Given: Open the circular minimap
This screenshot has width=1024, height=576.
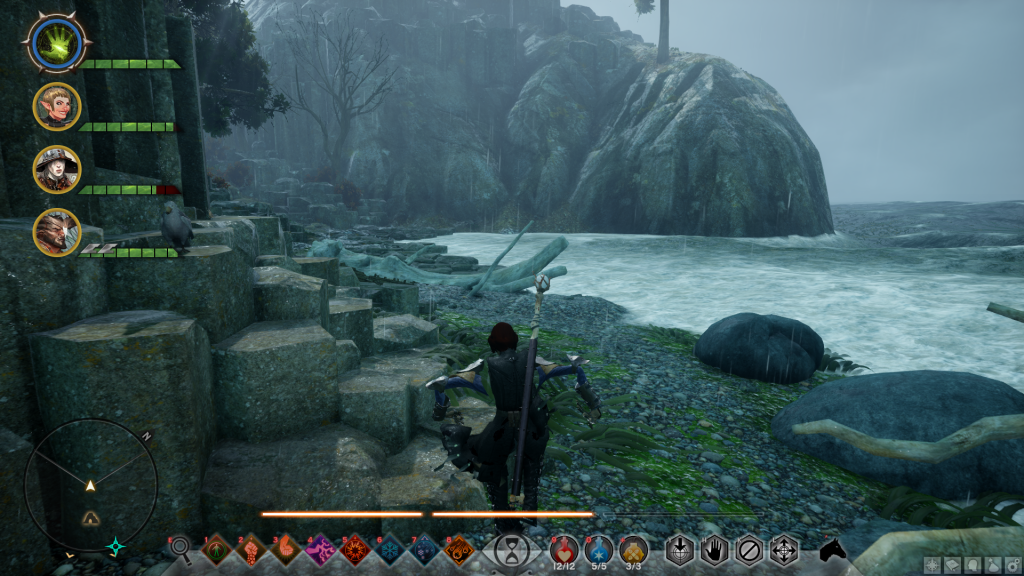Looking at the screenshot, I should pos(90,485).
